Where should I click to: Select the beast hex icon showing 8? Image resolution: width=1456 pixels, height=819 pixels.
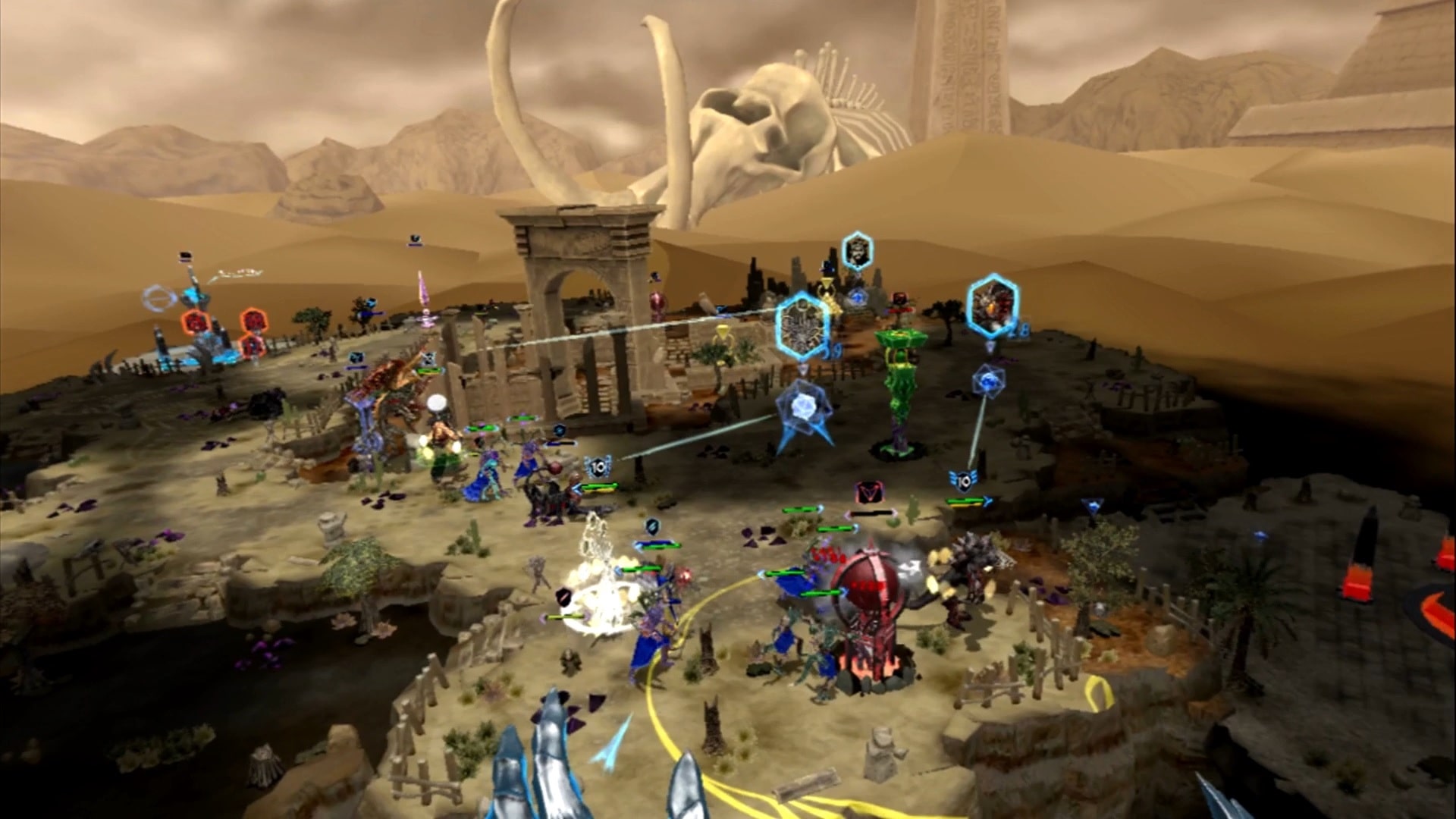coord(990,306)
